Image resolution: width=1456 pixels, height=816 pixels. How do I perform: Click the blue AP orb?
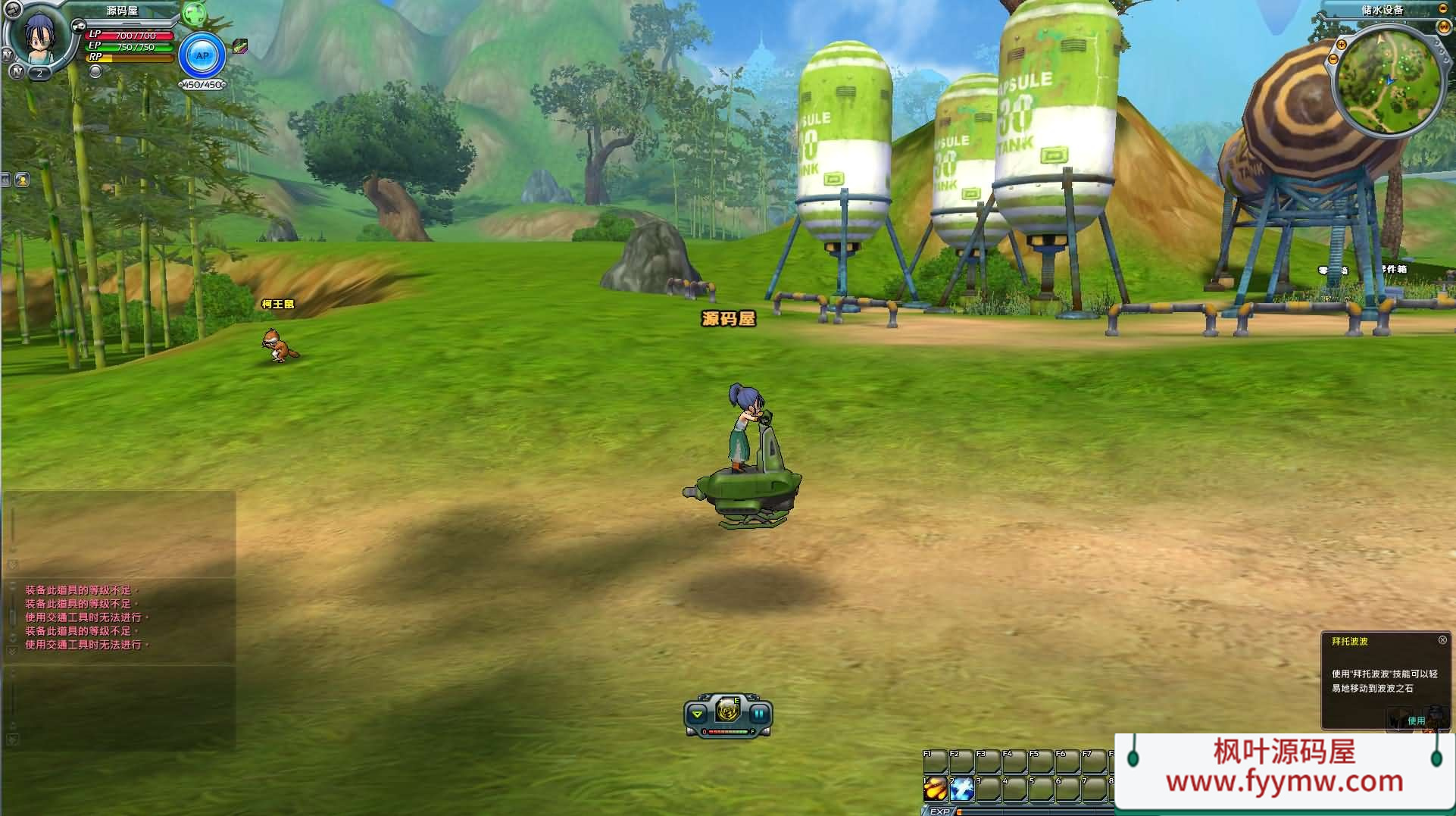pyautogui.click(x=202, y=56)
